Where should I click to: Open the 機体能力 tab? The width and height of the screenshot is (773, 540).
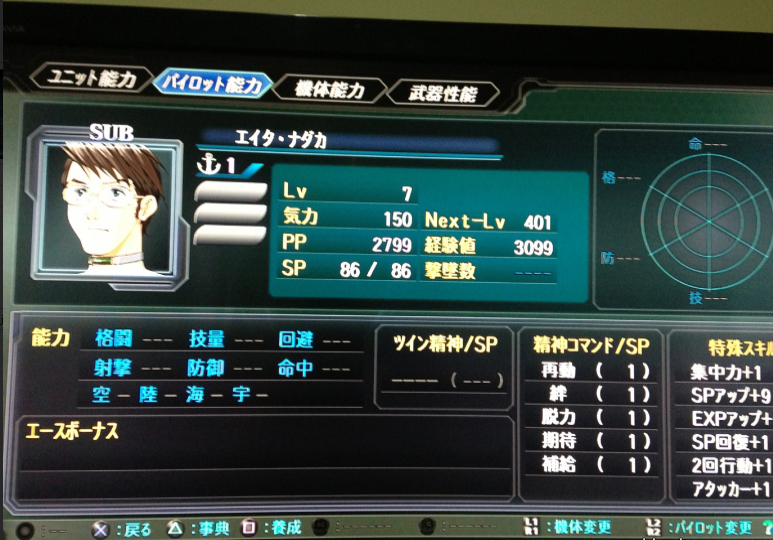point(329,89)
